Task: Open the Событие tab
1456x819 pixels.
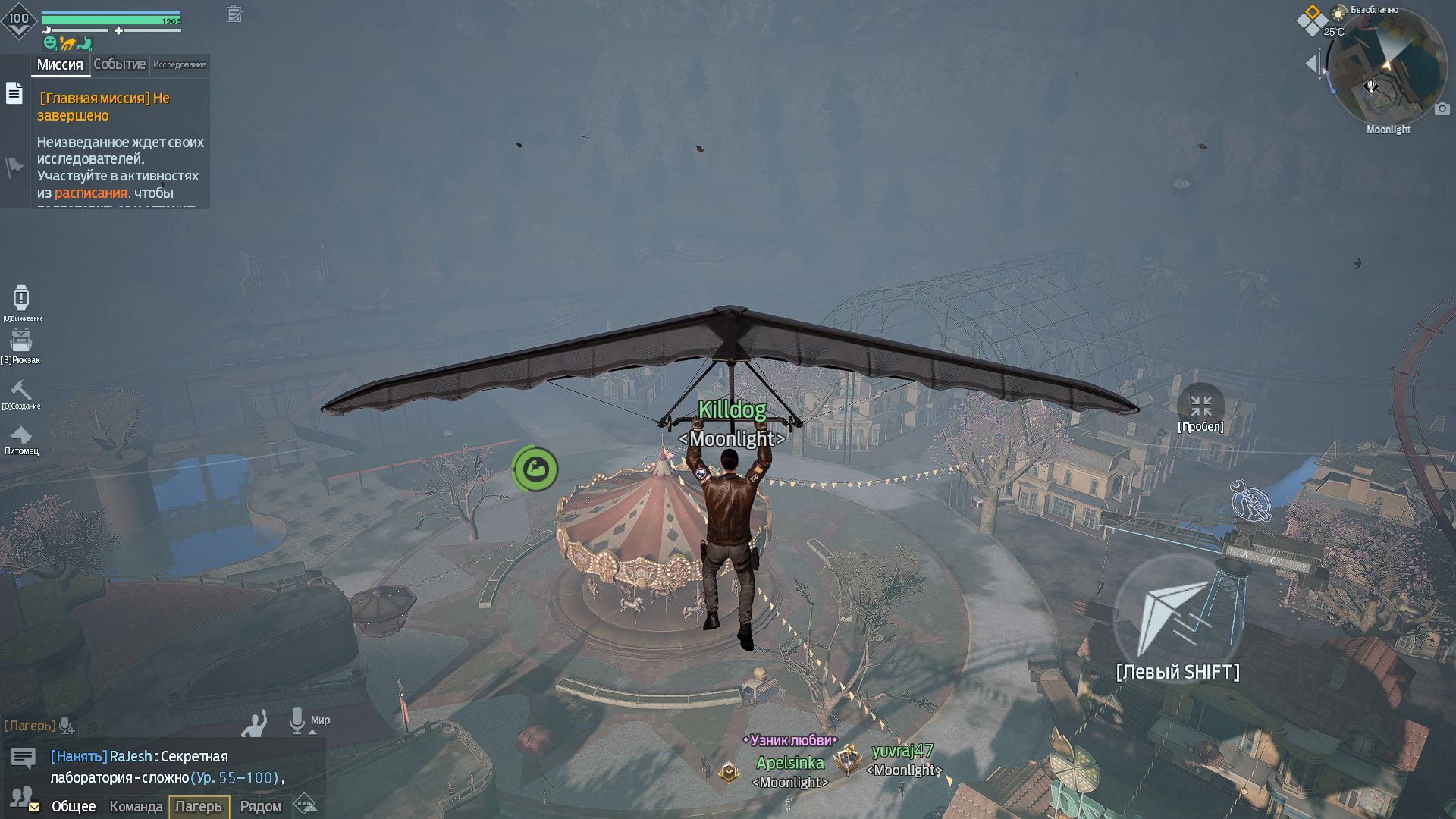Action: point(119,65)
